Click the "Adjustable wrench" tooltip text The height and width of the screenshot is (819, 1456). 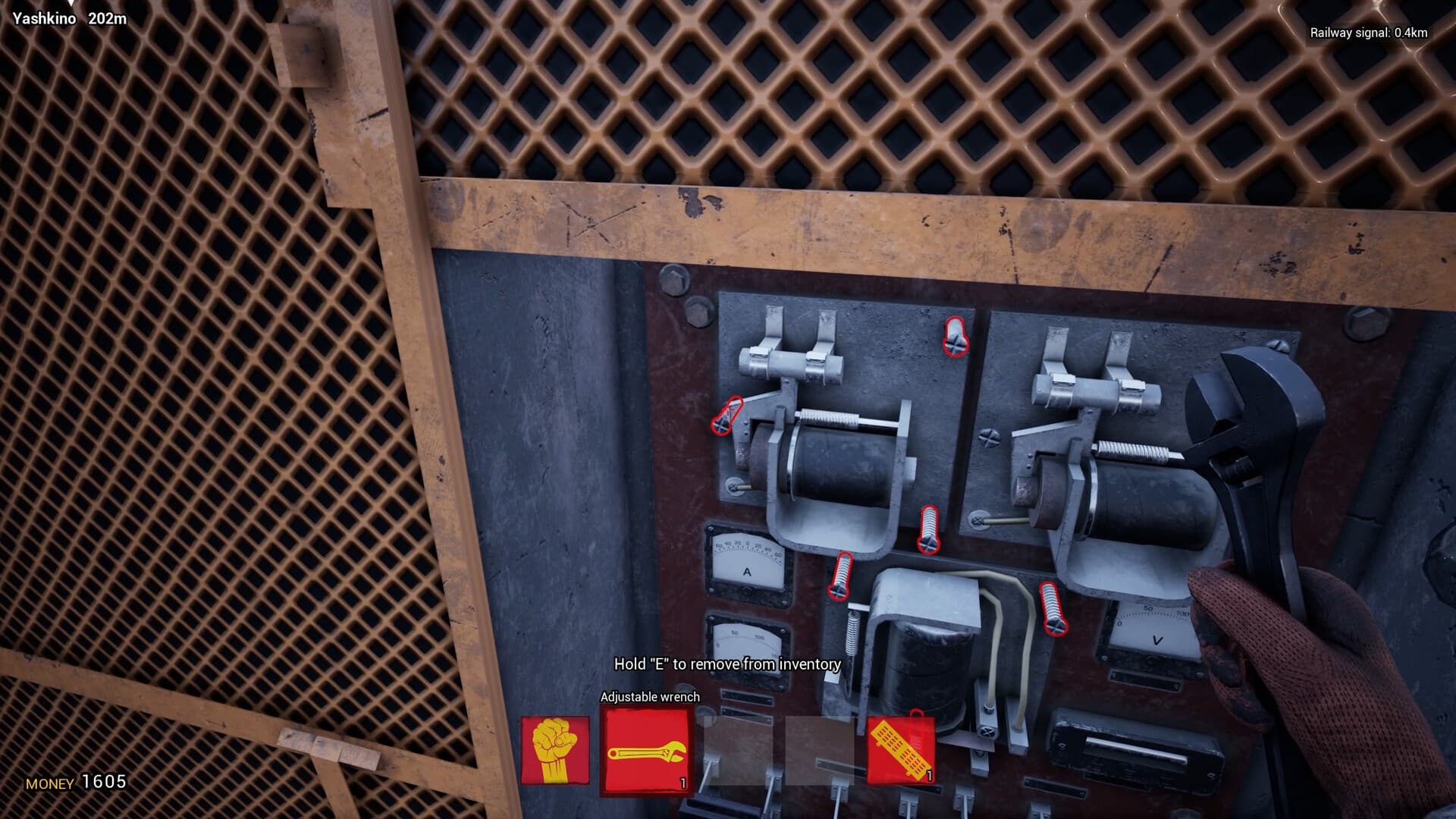pyautogui.click(x=649, y=697)
